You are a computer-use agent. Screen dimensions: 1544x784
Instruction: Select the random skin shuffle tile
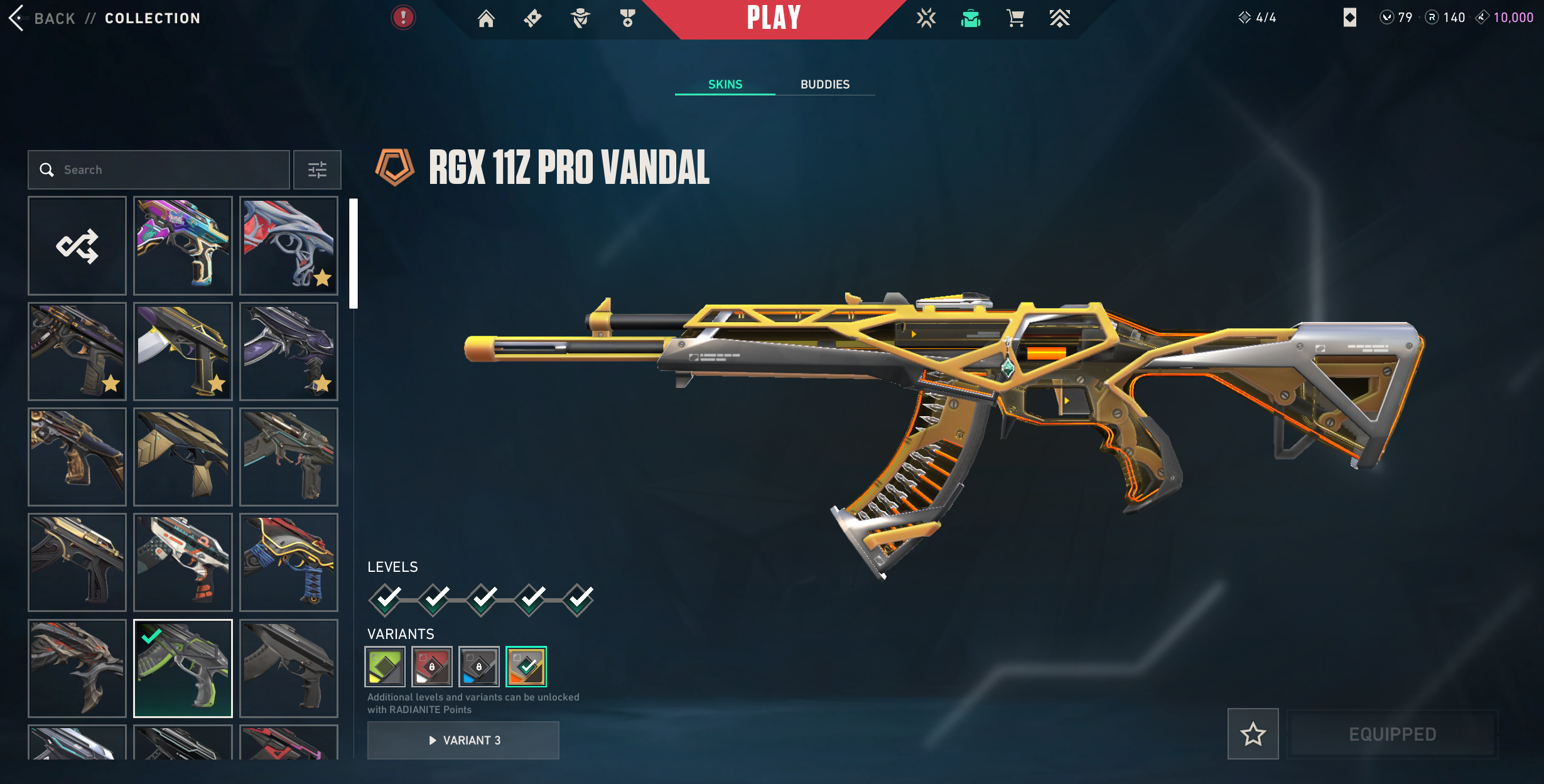[77, 245]
